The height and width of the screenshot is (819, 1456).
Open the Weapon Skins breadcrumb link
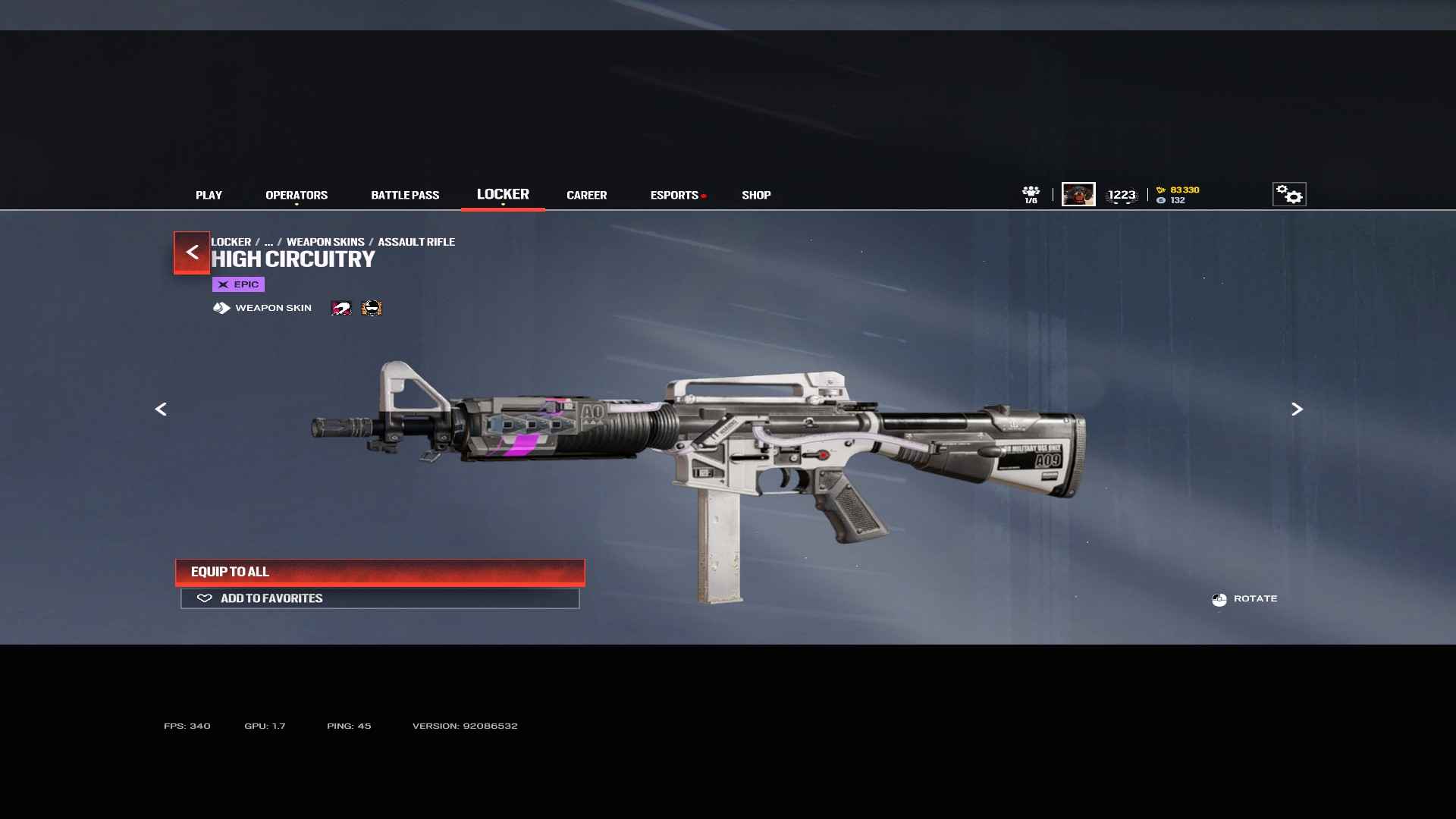coord(325,242)
